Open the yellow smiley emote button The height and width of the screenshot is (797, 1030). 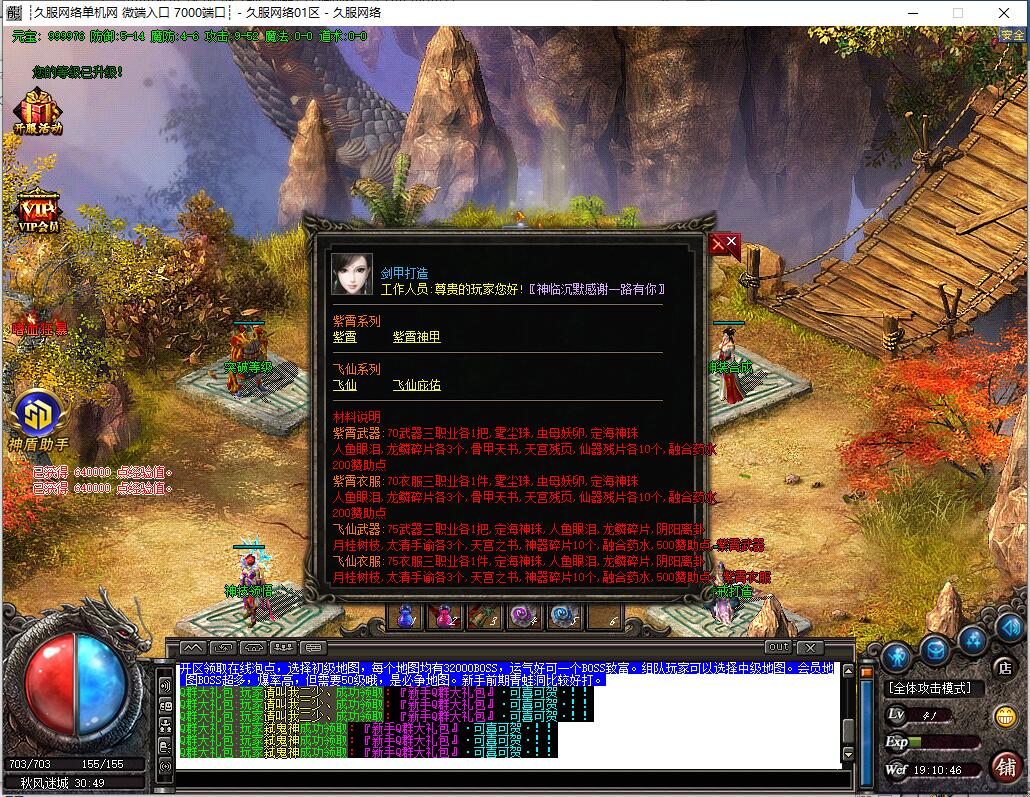tap(1004, 716)
